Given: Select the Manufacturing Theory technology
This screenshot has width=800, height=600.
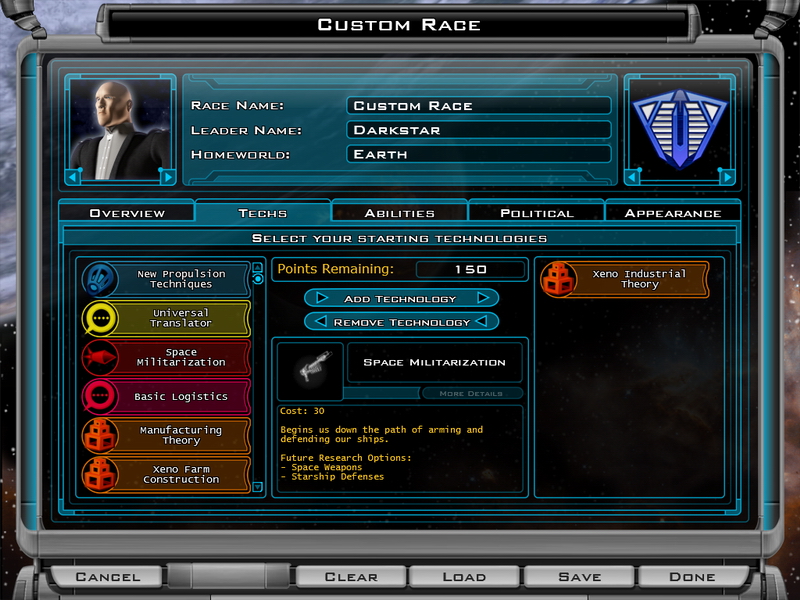Looking at the screenshot, I should [x=165, y=436].
